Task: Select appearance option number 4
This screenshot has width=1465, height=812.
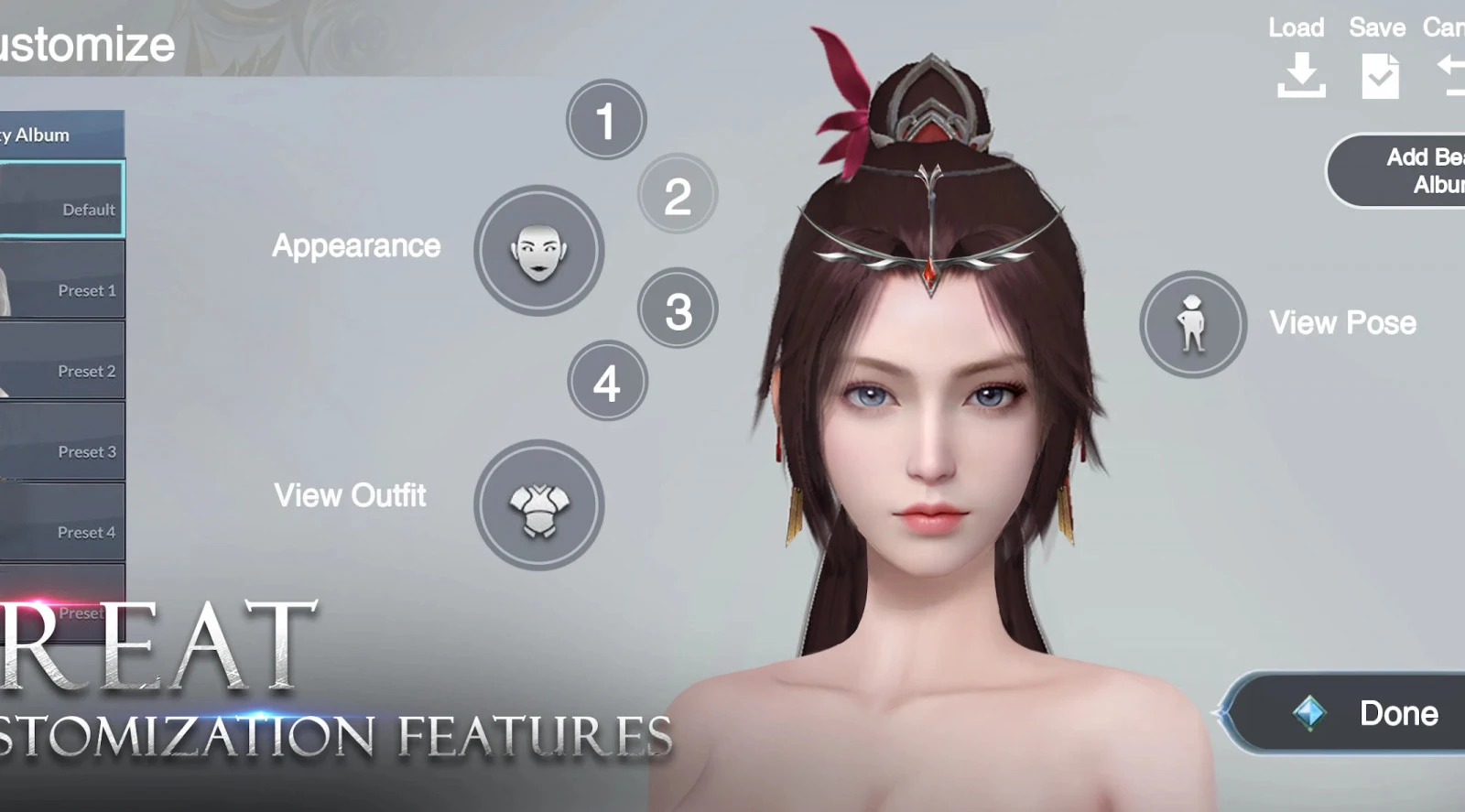Action: (x=607, y=381)
